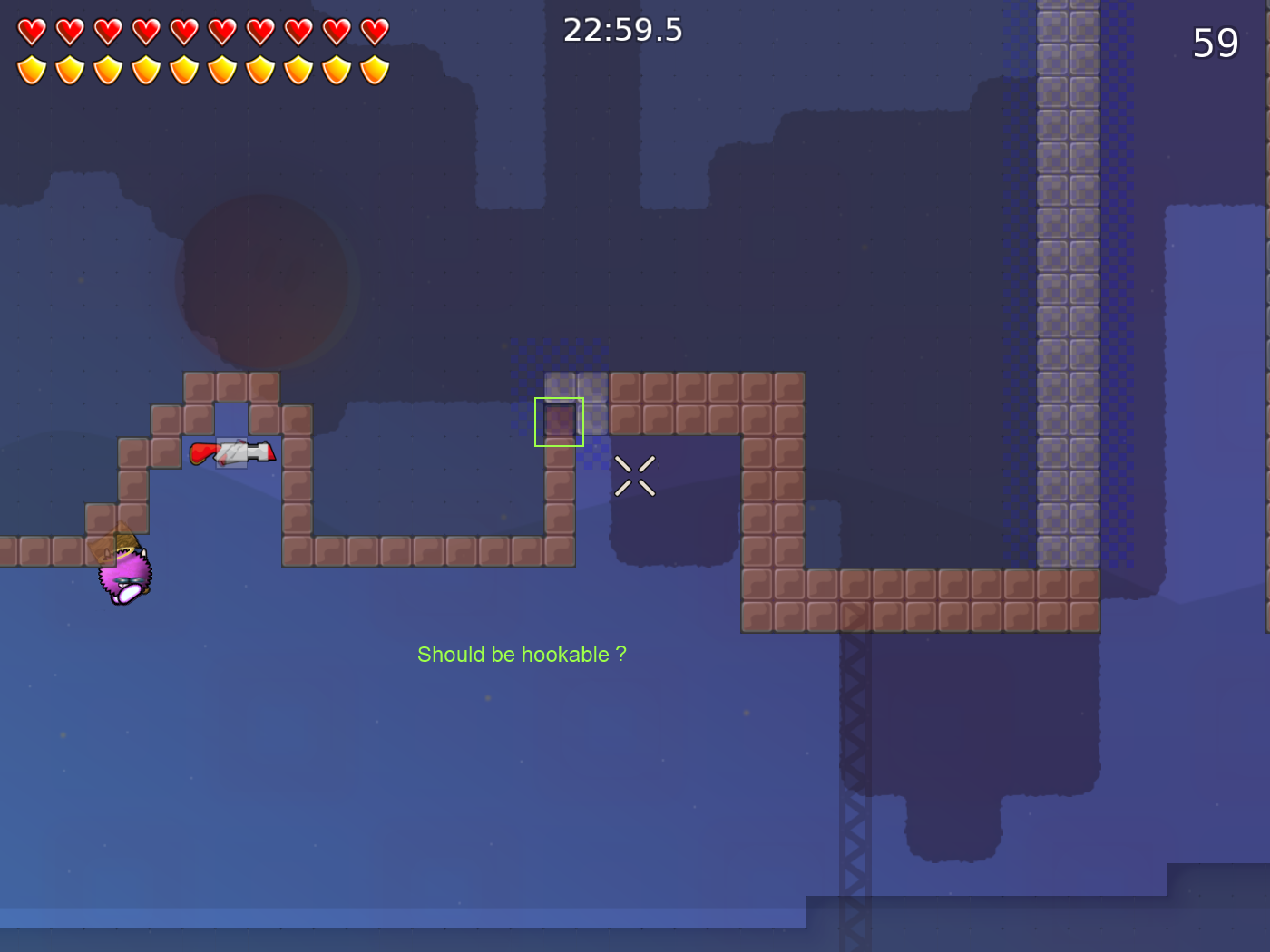Toggle the transparent hookthrough block above the highlight
The height and width of the screenshot is (952, 1270).
[560, 384]
